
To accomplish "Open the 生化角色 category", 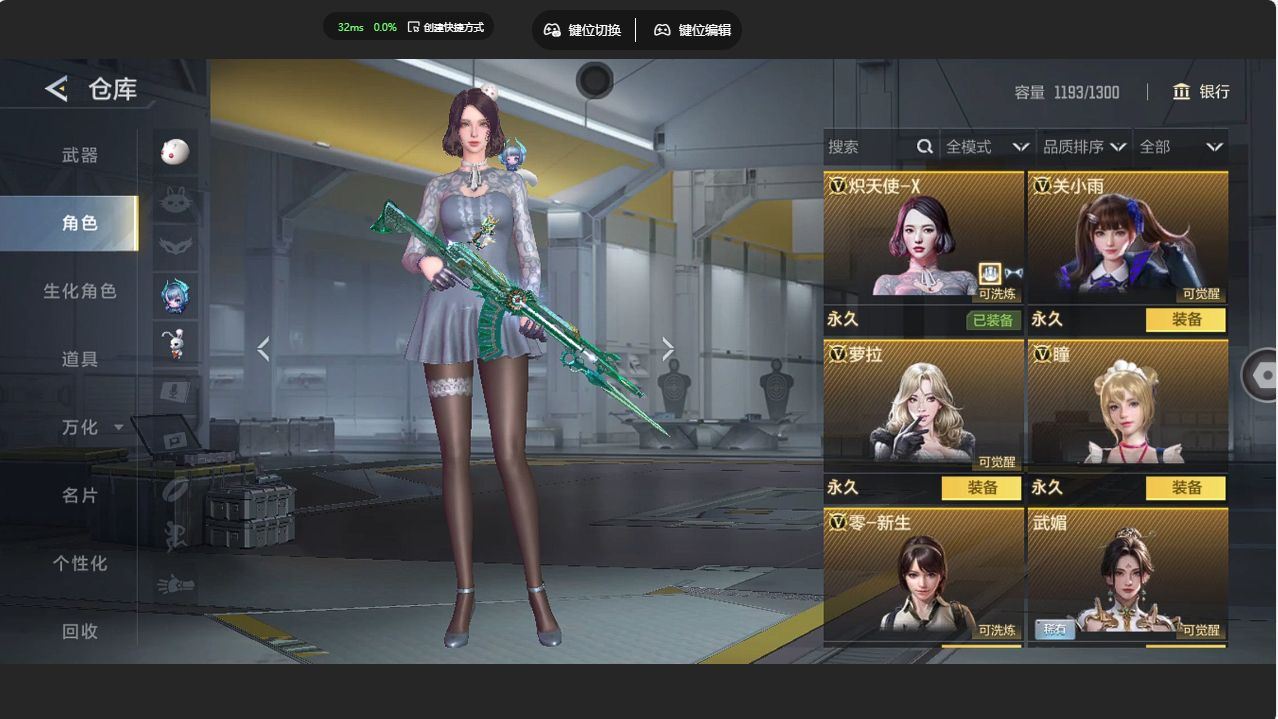I will [x=80, y=291].
